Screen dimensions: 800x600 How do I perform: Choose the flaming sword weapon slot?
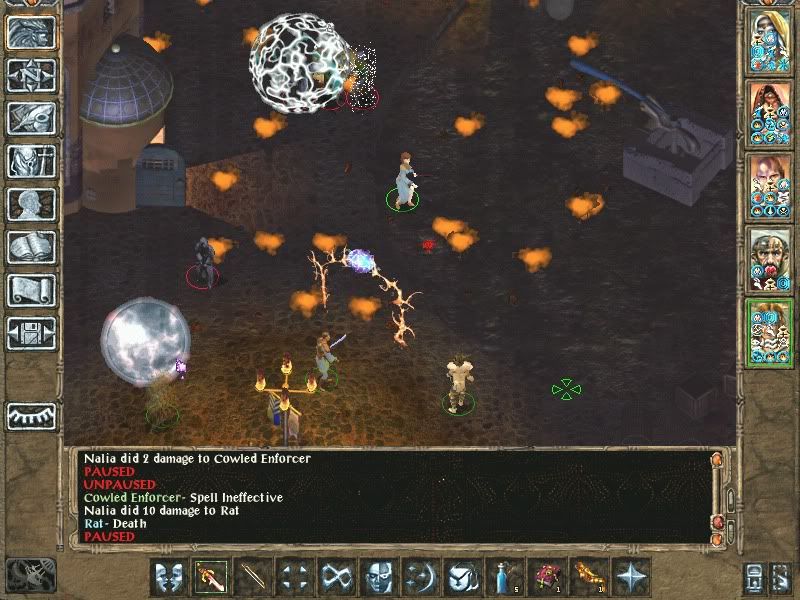click(x=212, y=577)
